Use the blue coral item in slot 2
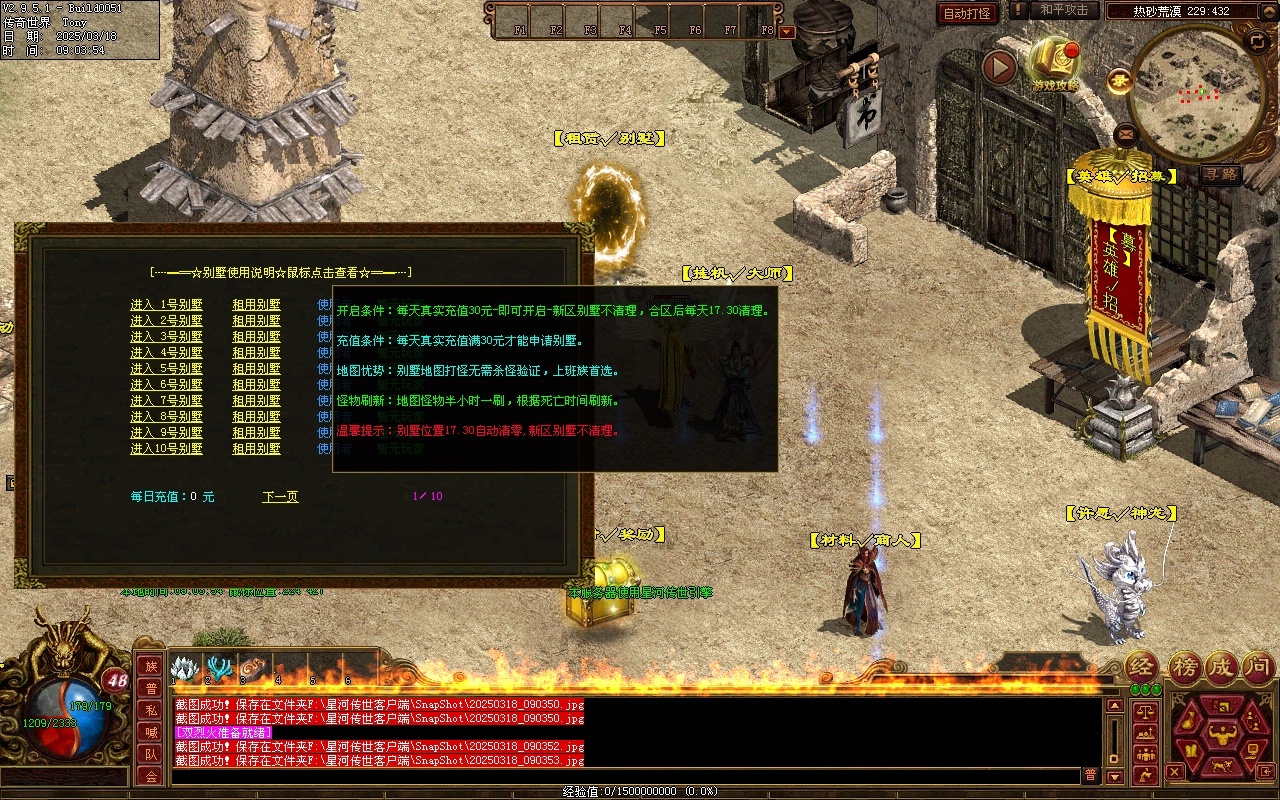The width and height of the screenshot is (1280, 800). 219,668
